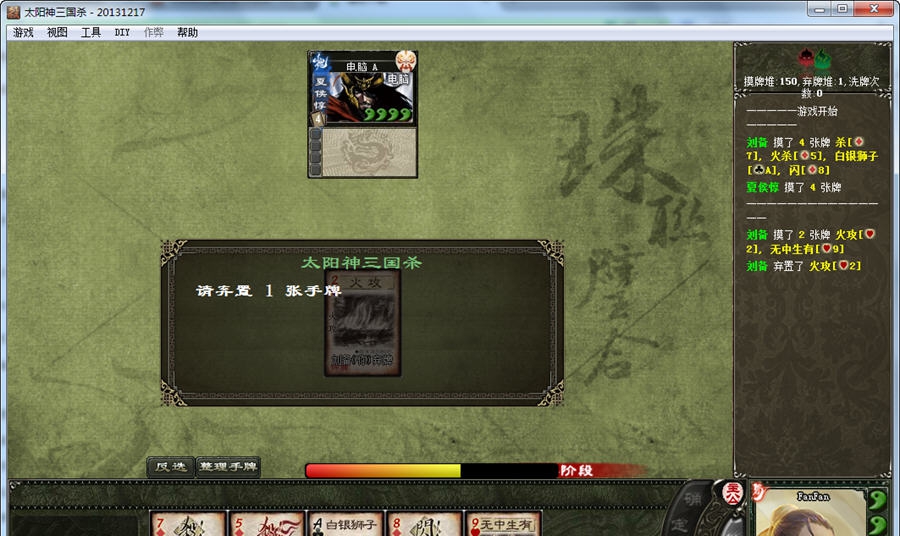Open the 游戏 menu

click(23, 32)
